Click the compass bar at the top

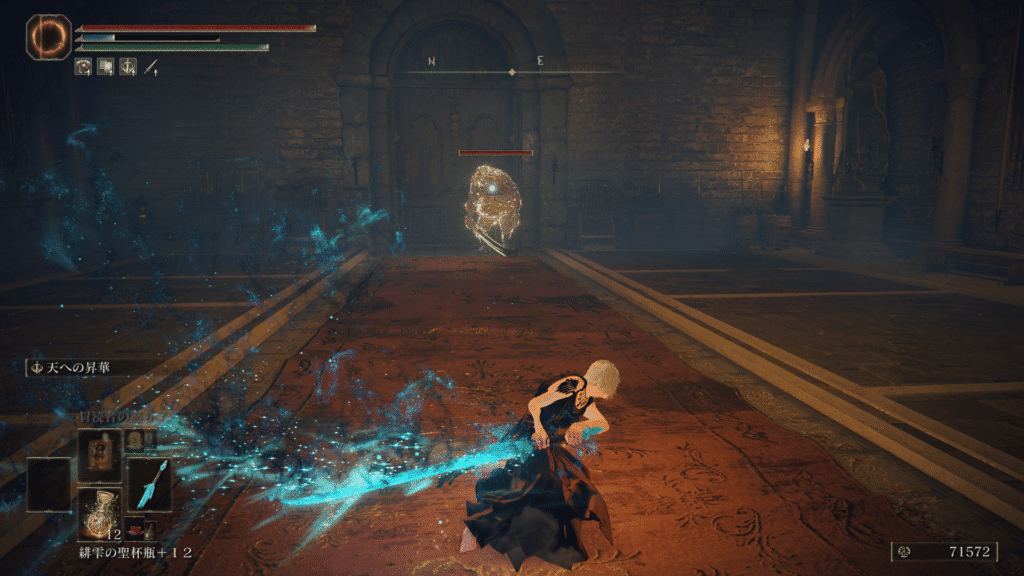[x=511, y=71]
